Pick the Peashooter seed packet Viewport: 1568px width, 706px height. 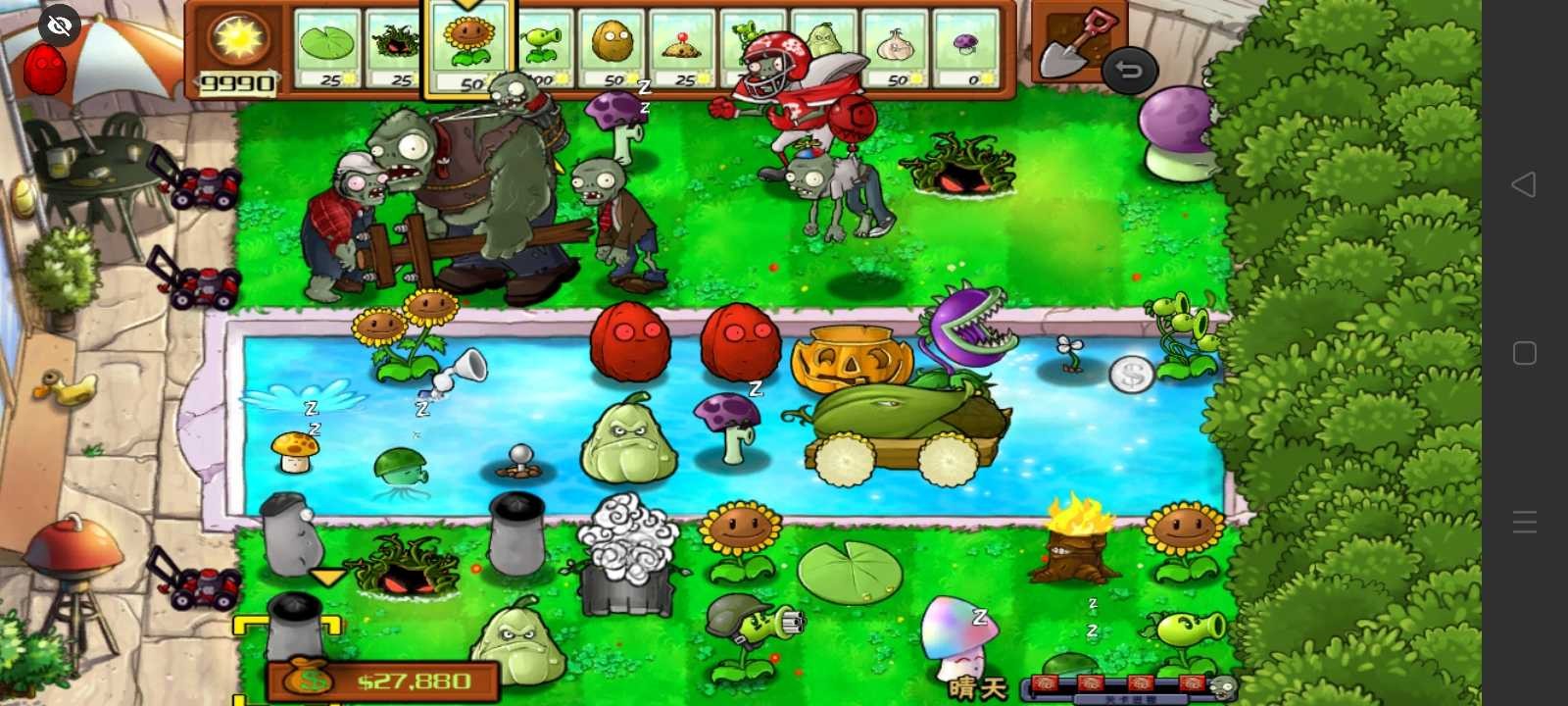(543, 44)
